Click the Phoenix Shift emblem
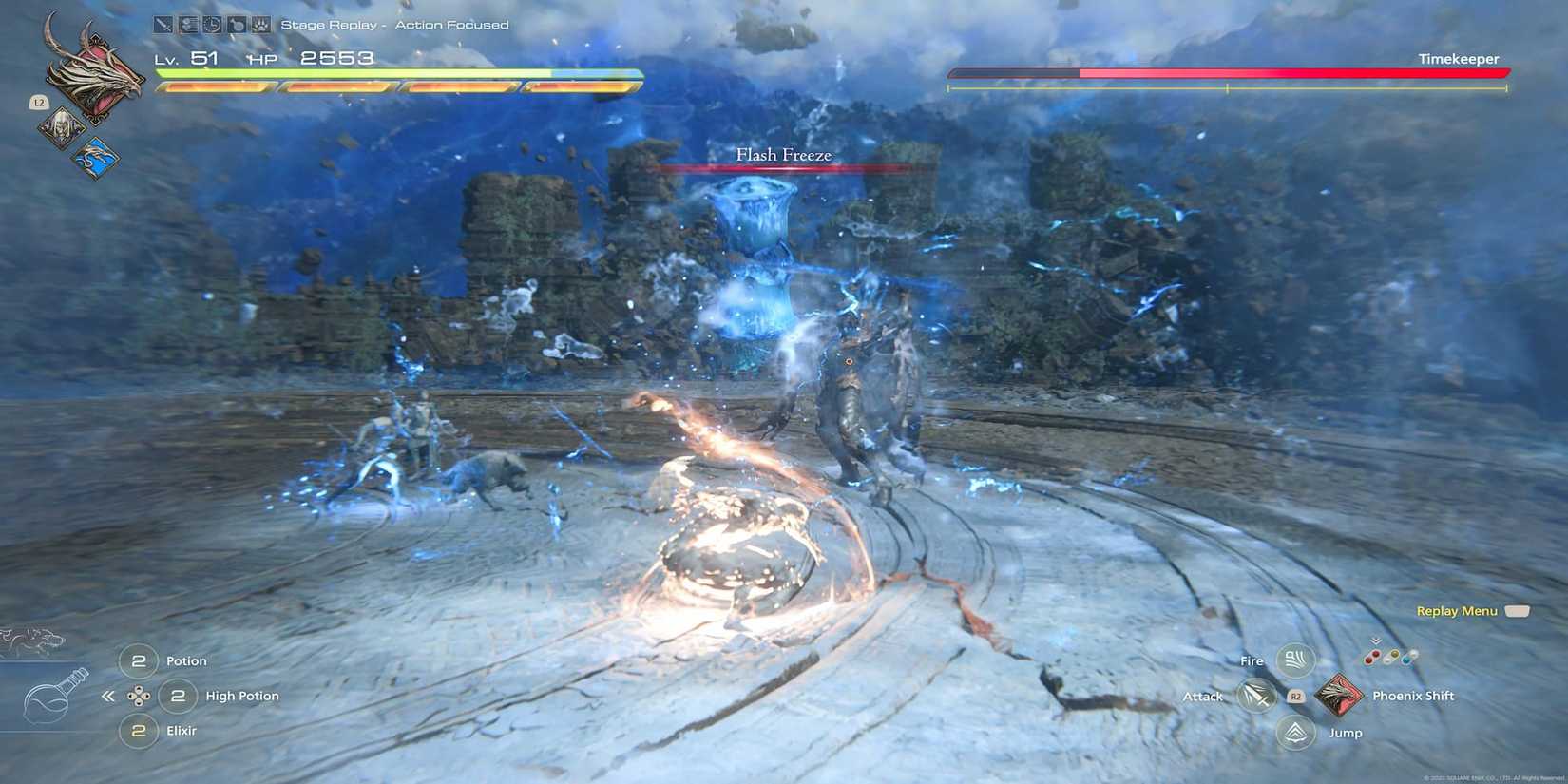Screen dimensions: 1568x784 click(1342, 695)
